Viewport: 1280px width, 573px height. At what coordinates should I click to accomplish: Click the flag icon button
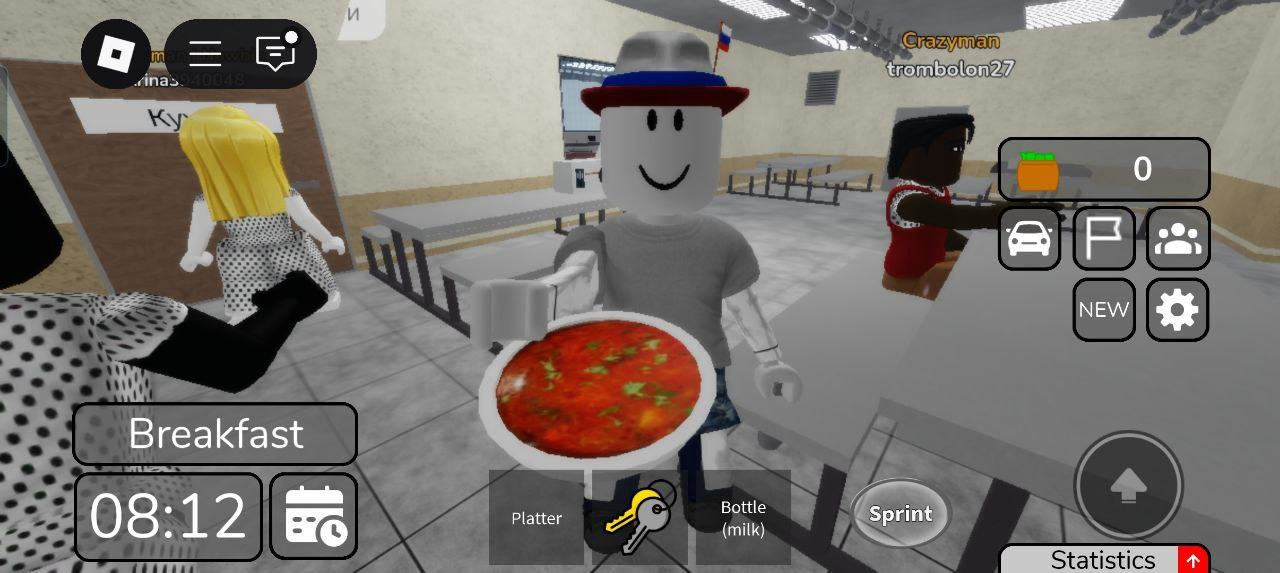[1104, 239]
